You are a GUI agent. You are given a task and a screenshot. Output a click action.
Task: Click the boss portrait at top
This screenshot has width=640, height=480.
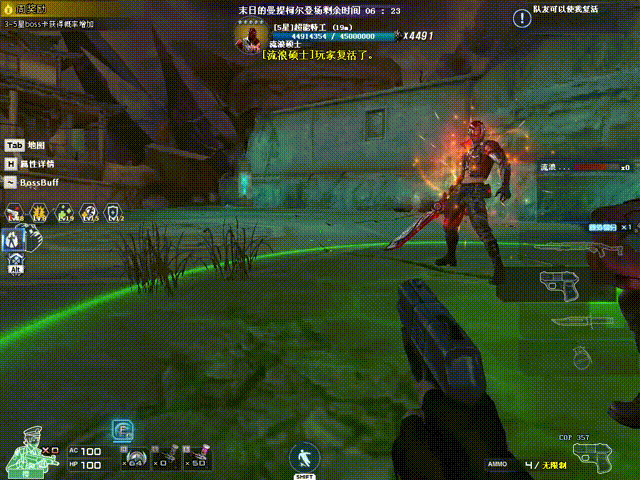(x=250, y=36)
